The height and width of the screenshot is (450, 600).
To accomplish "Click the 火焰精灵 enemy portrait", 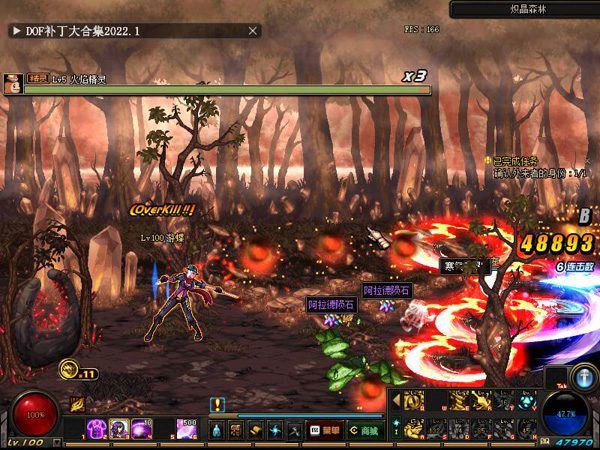I will click(x=12, y=84).
